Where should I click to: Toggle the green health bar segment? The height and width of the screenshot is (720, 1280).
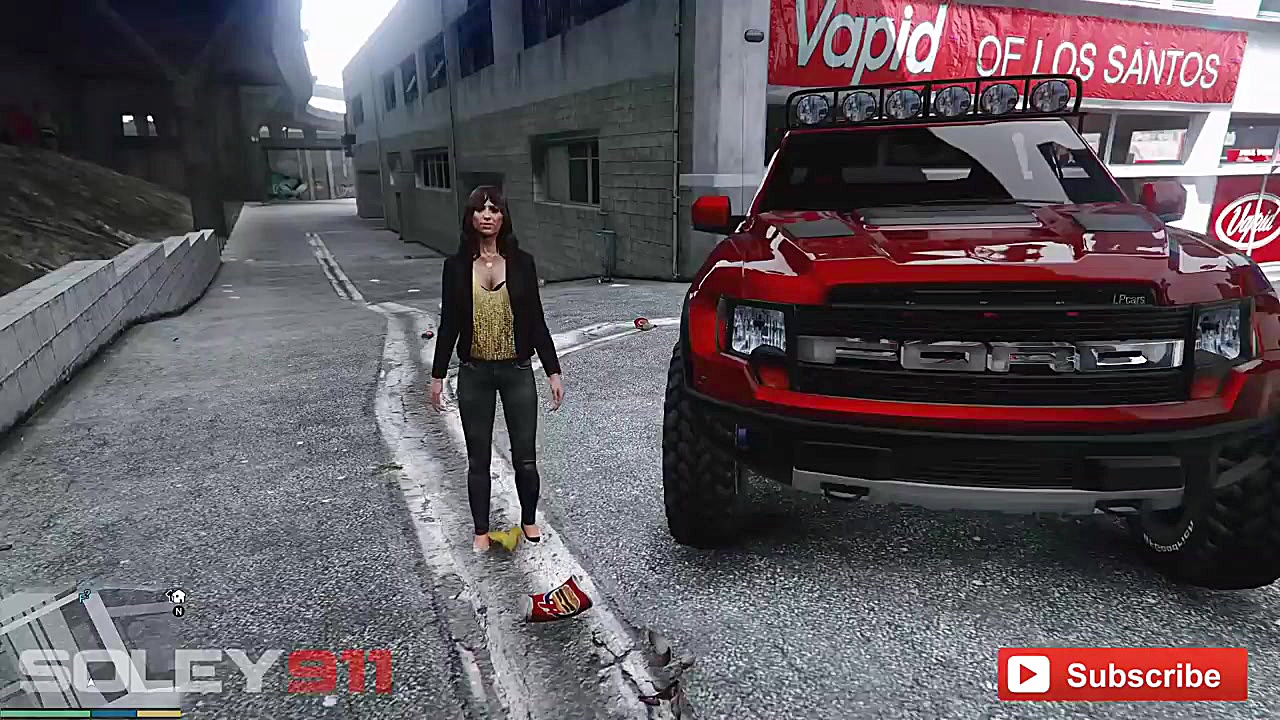[46, 713]
